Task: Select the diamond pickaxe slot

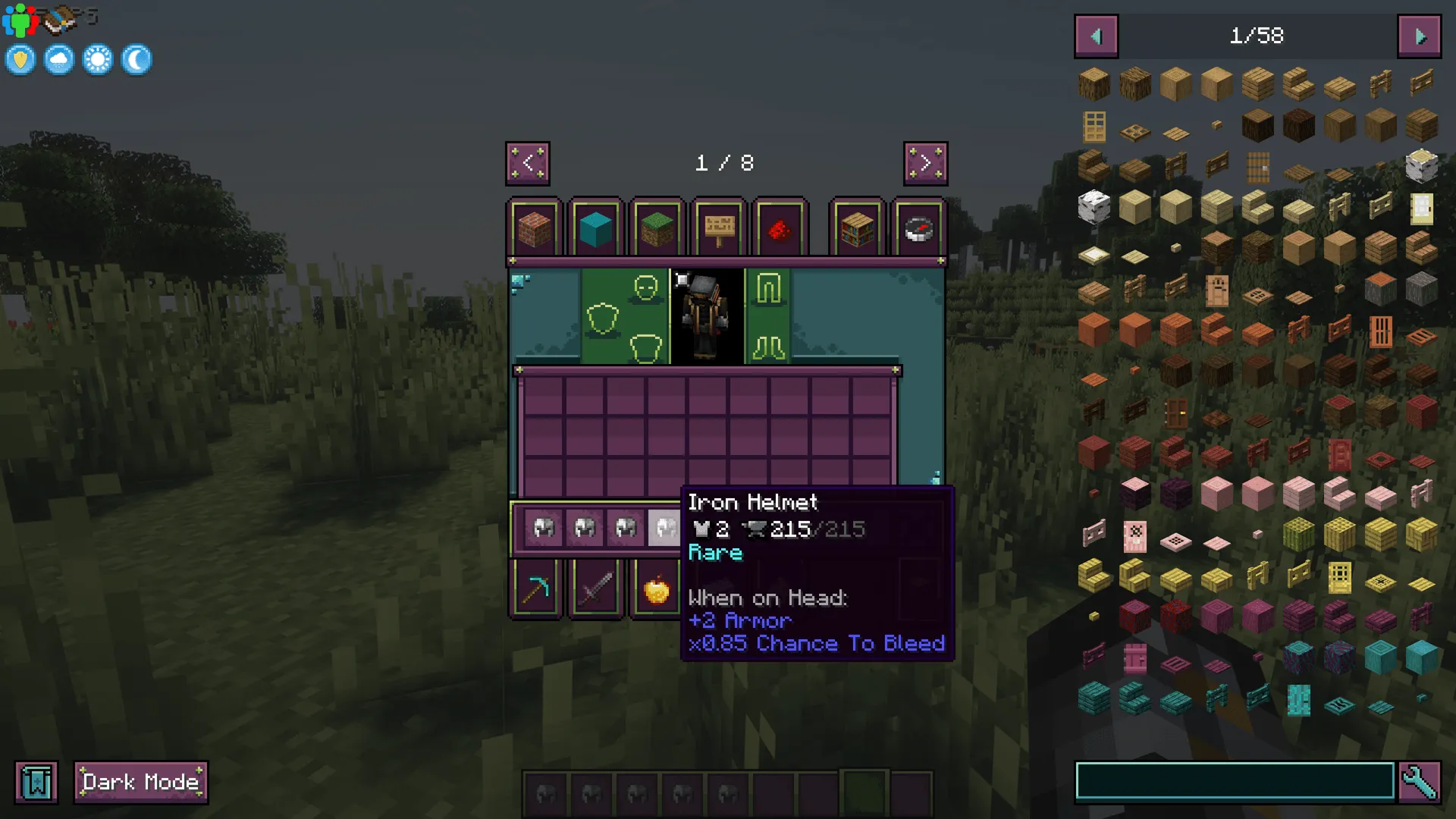Action: (x=537, y=588)
